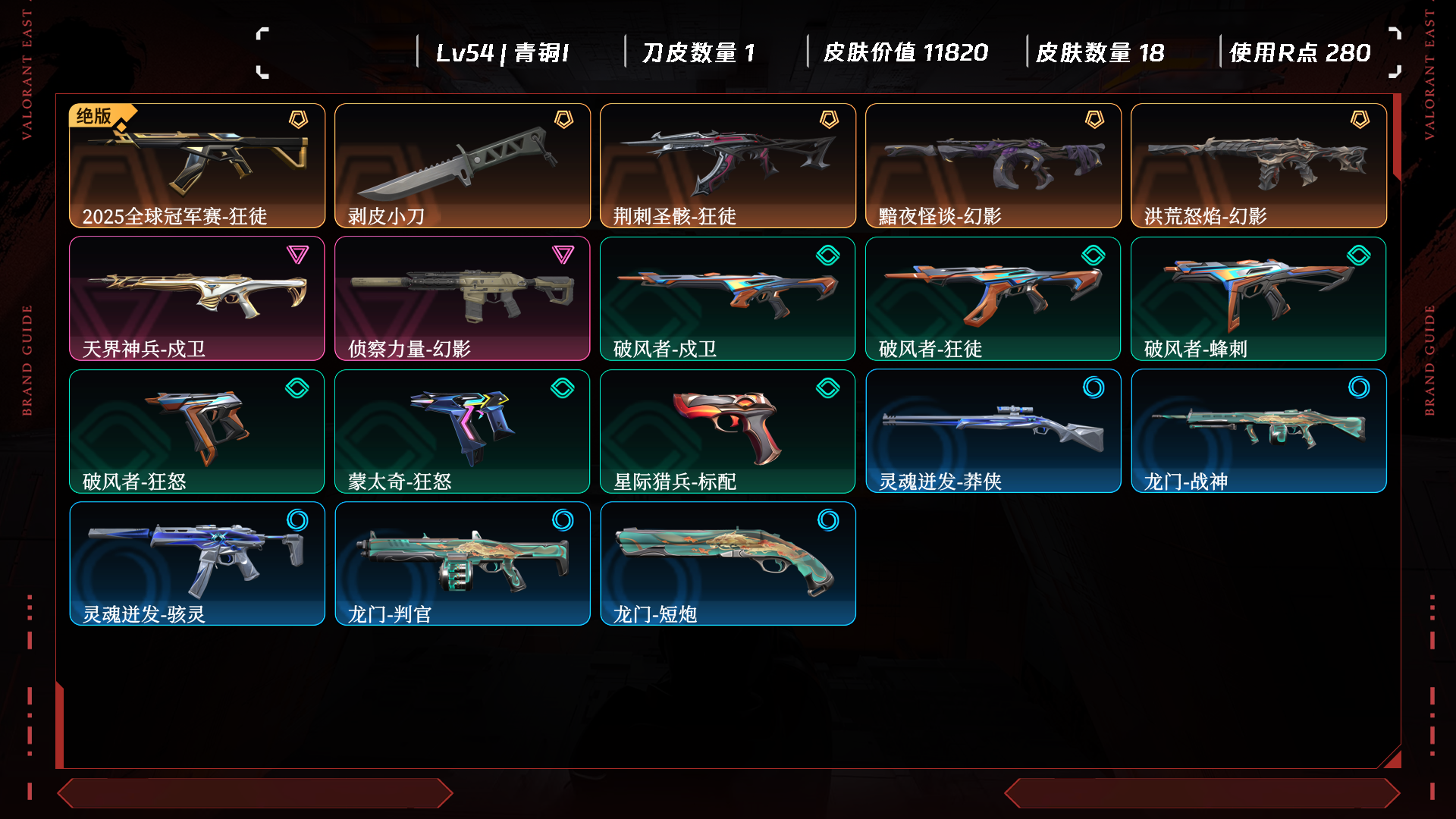
Task: Select the 星际猎兵-标配 pistol card
Action: (x=728, y=431)
